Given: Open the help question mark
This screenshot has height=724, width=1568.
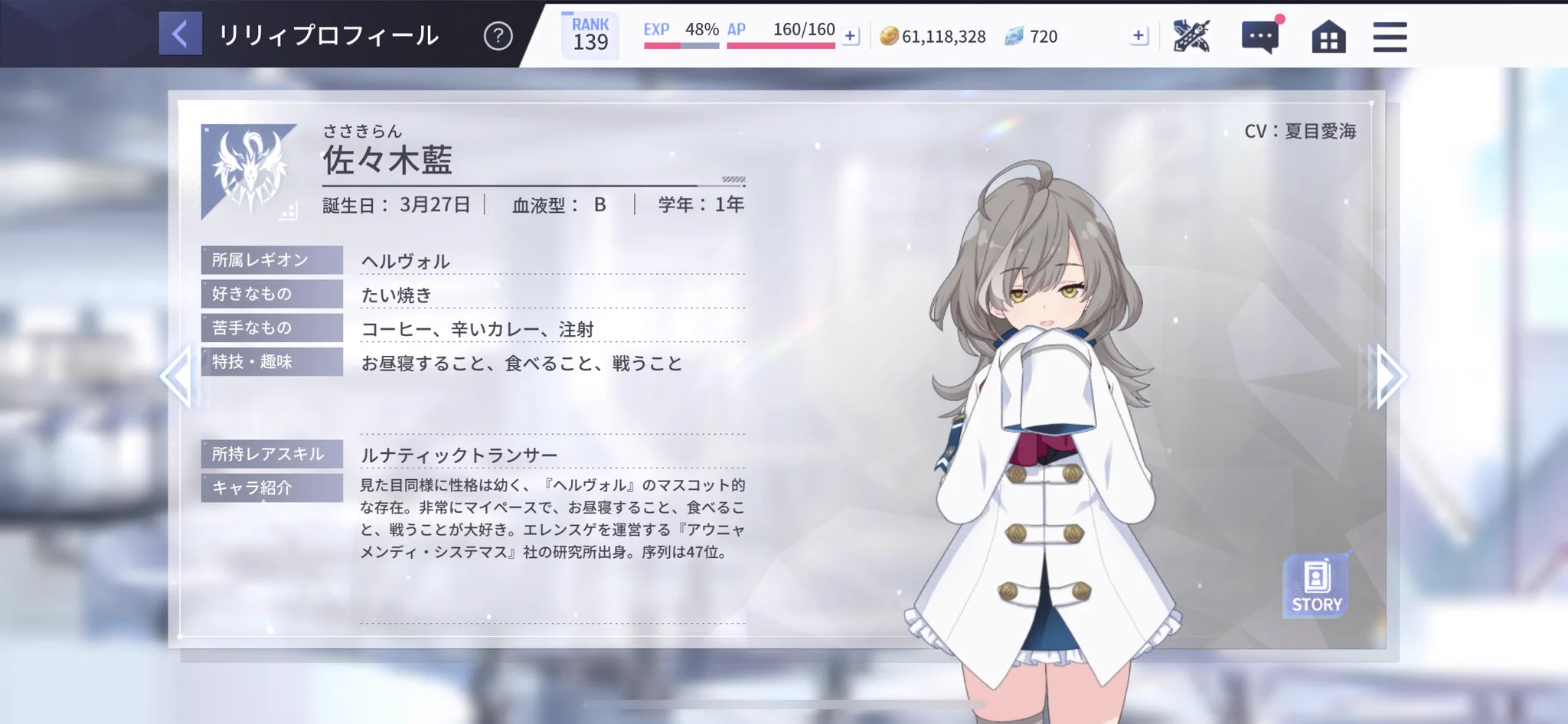Looking at the screenshot, I should coord(498,35).
